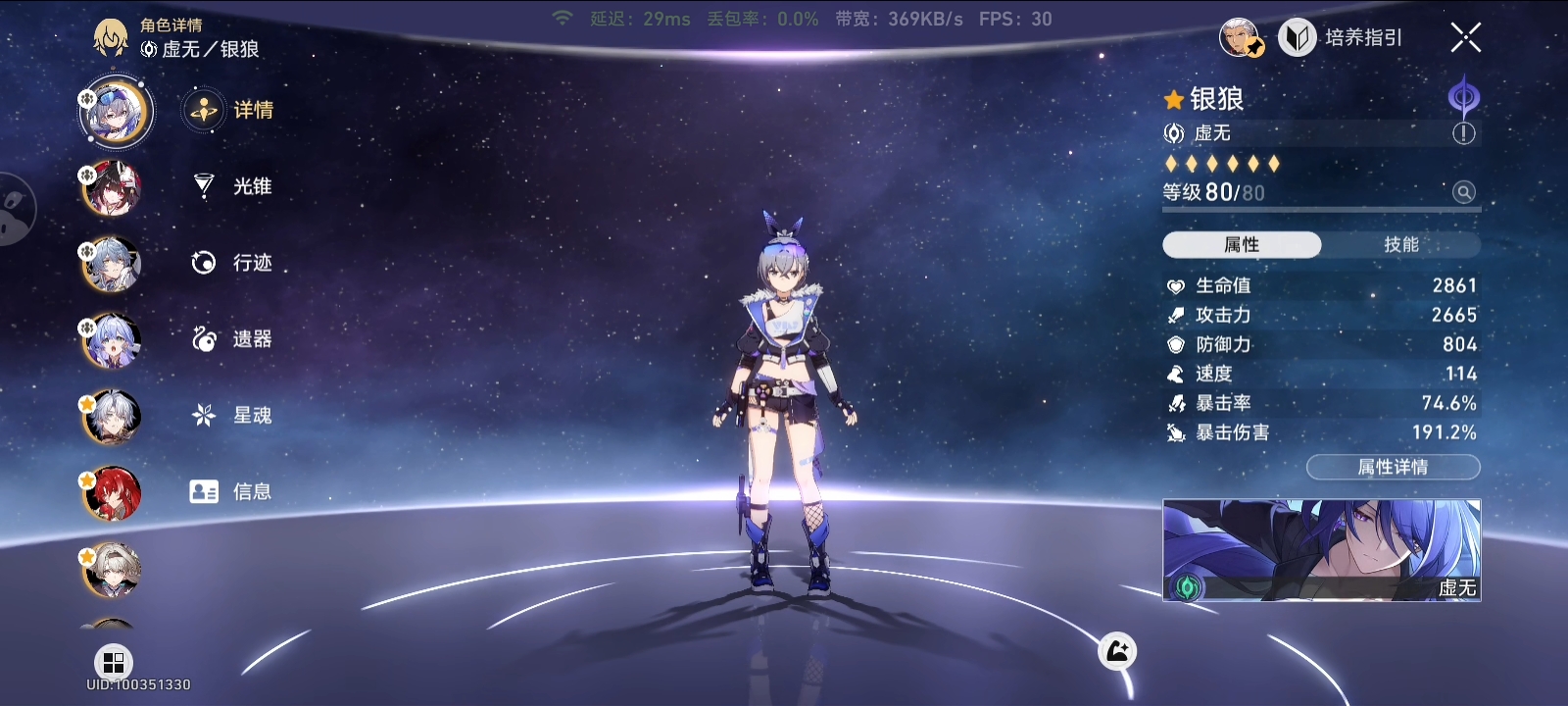The width and height of the screenshot is (1568, 706).
Task: Open the character outfit preview icon
Action: click(x=1117, y=651)
